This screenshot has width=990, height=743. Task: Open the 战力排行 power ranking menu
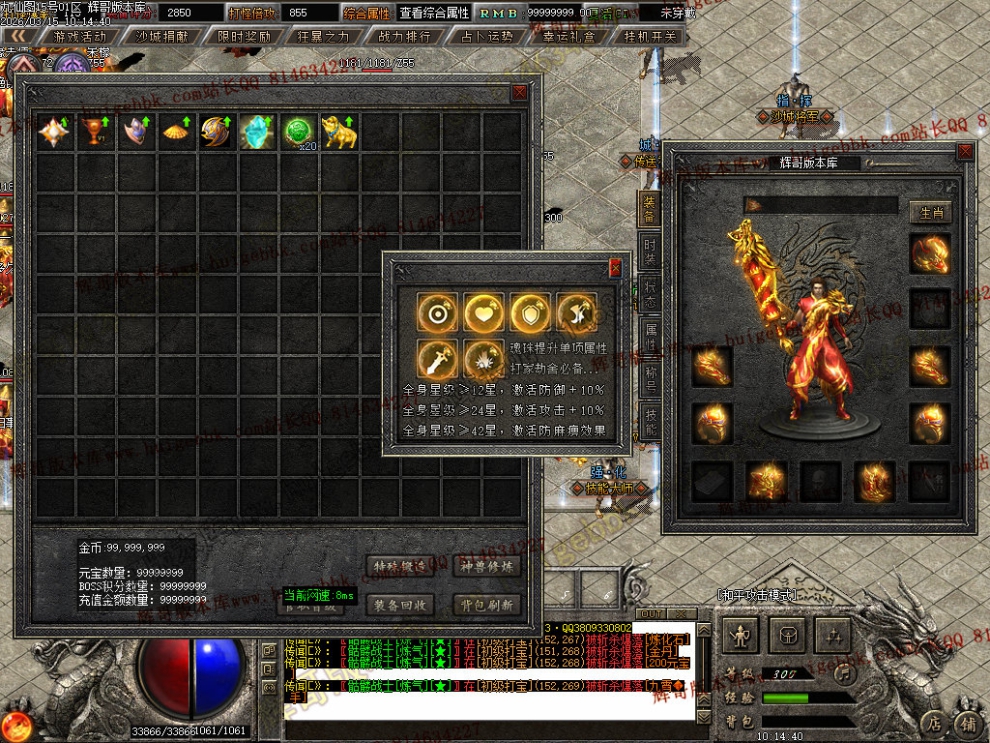pyautogui.click(x=405, y=36)
